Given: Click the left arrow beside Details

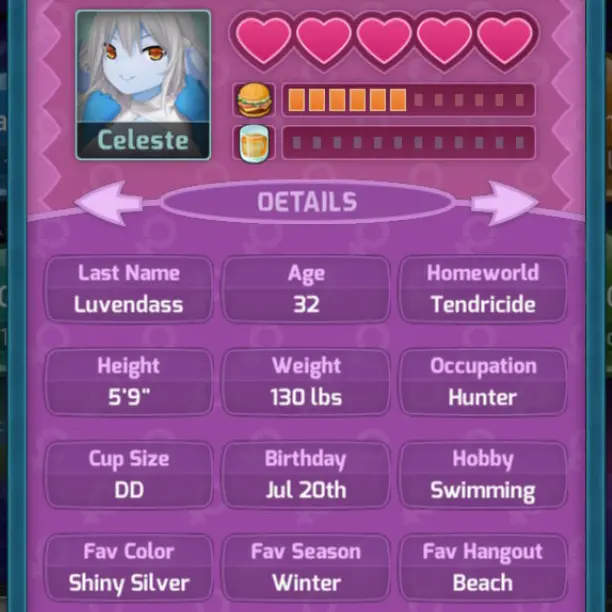Looking at the screenshot, I should 110,202.
